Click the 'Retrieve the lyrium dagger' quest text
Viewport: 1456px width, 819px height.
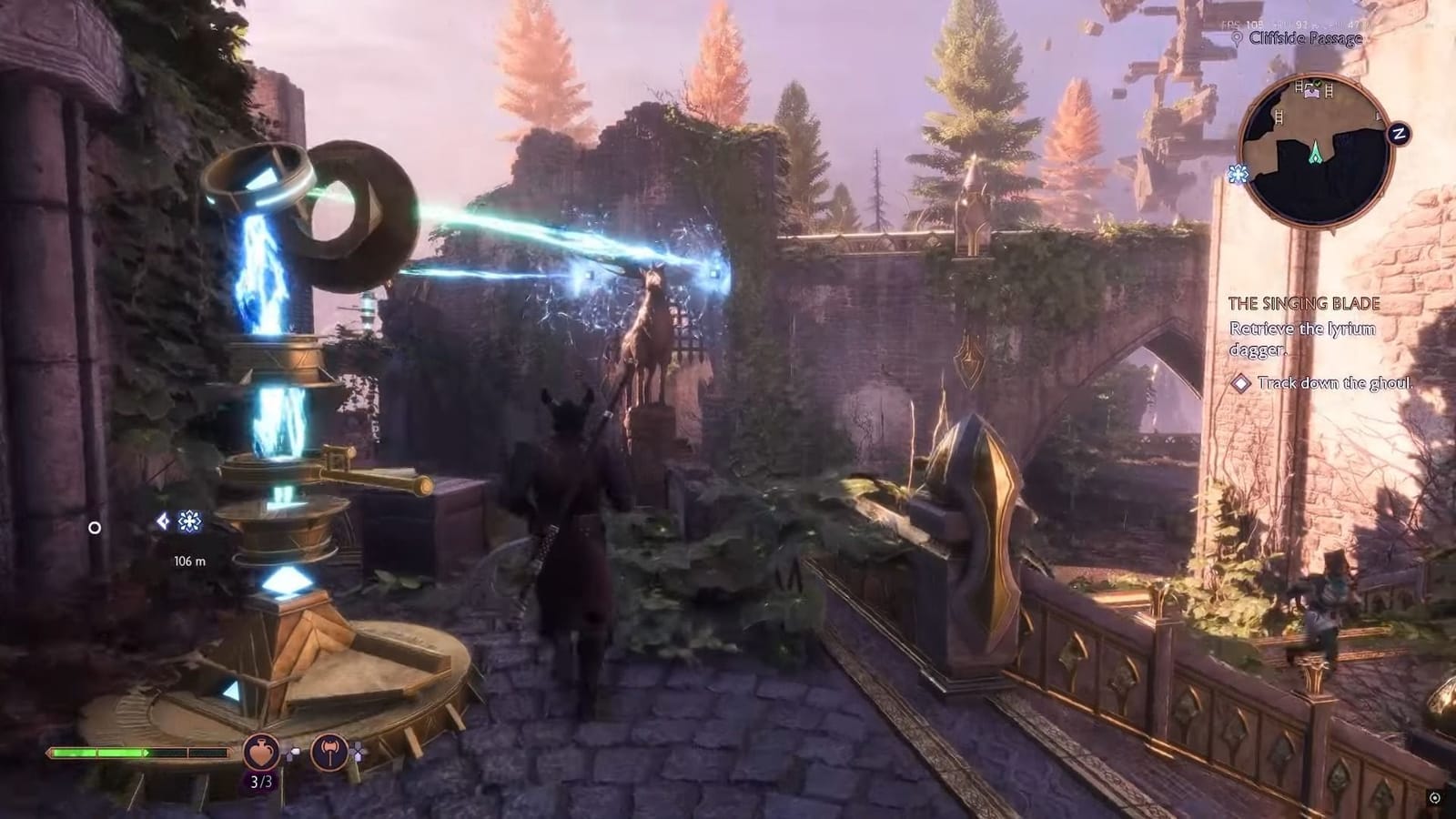point(1303,337)
